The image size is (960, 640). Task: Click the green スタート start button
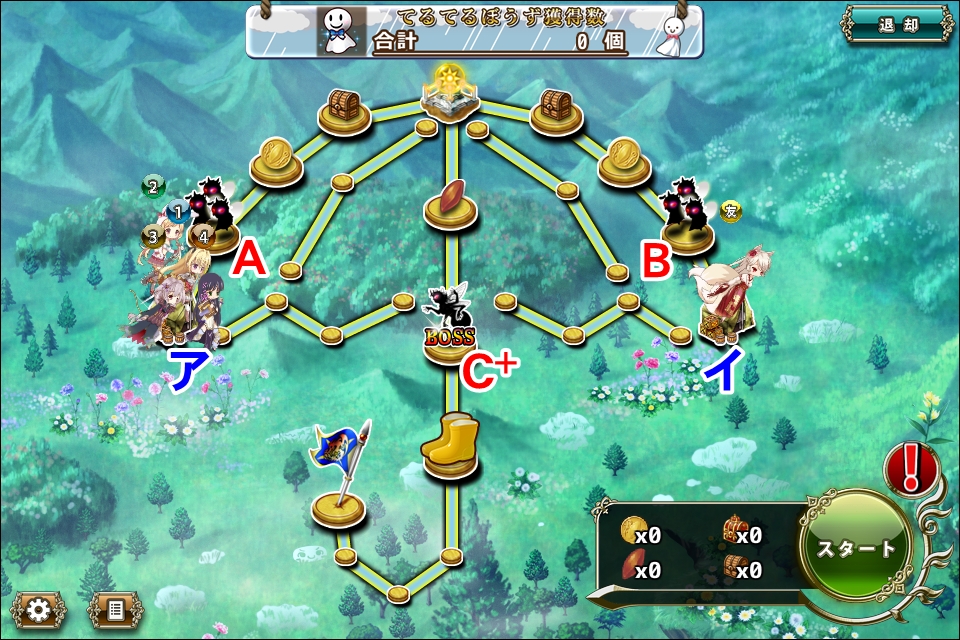tap(857, 549)
